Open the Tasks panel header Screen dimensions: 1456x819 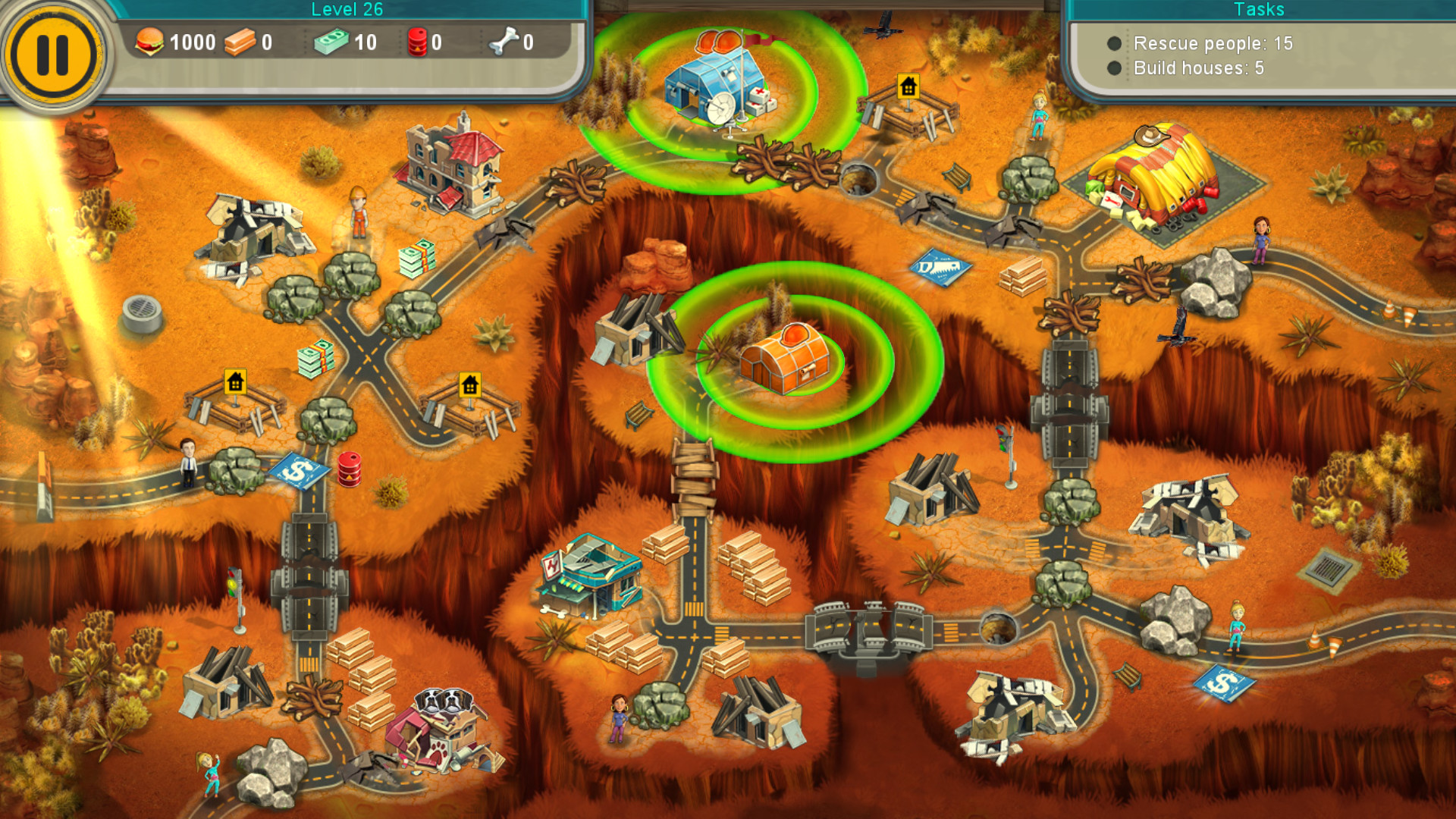click(1259, 10)
